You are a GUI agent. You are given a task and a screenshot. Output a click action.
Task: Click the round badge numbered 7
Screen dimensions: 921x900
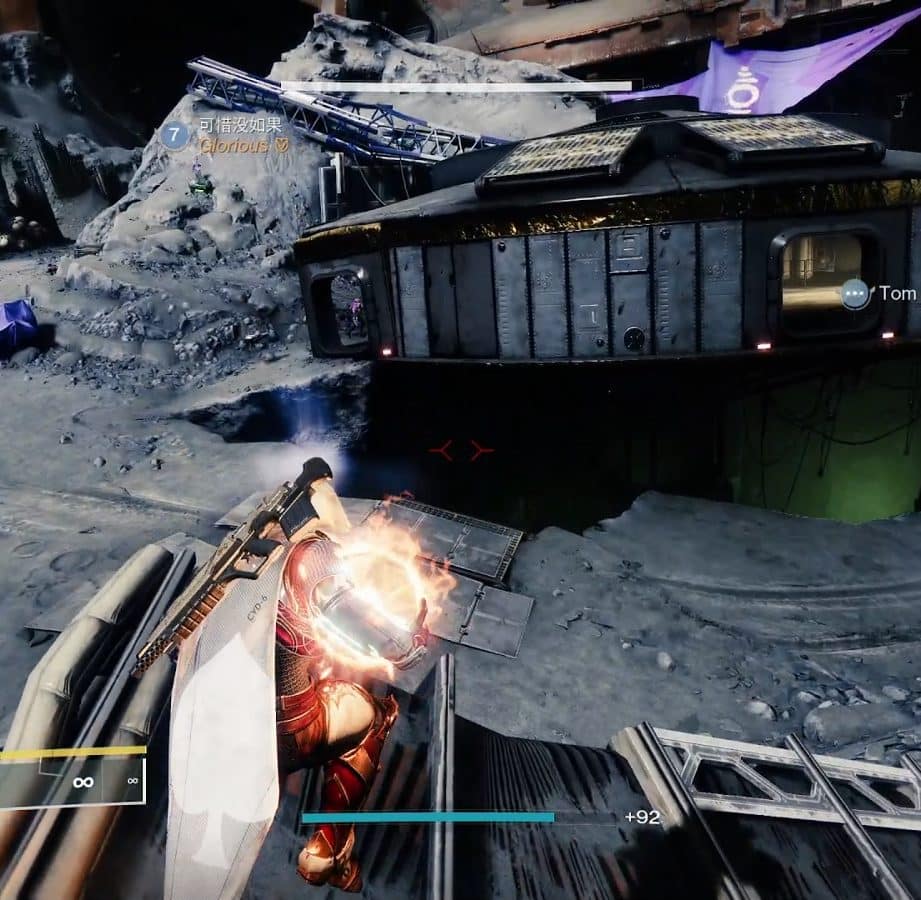click(175, 134)
